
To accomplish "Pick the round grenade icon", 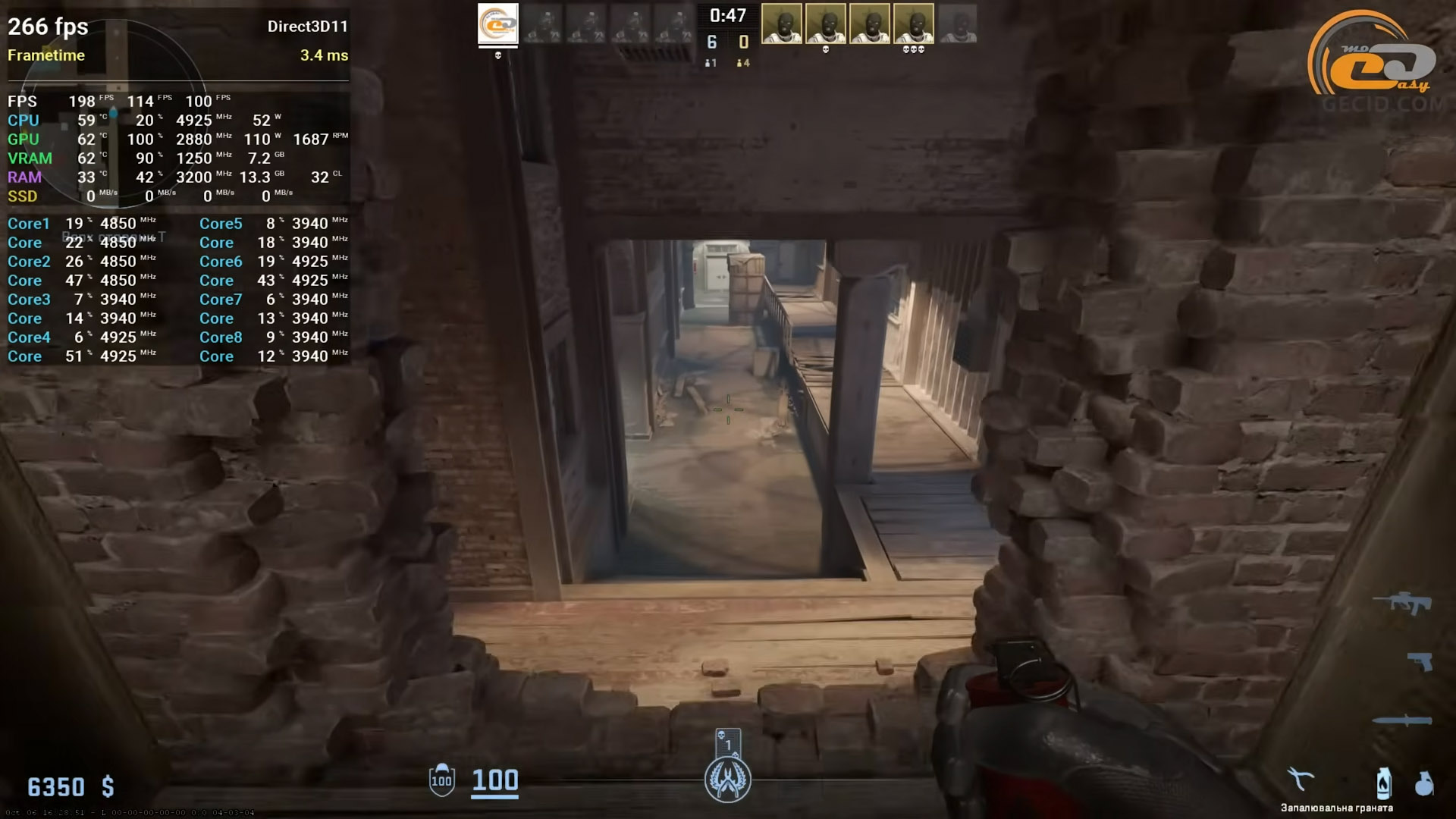I will coord(1424,783).
